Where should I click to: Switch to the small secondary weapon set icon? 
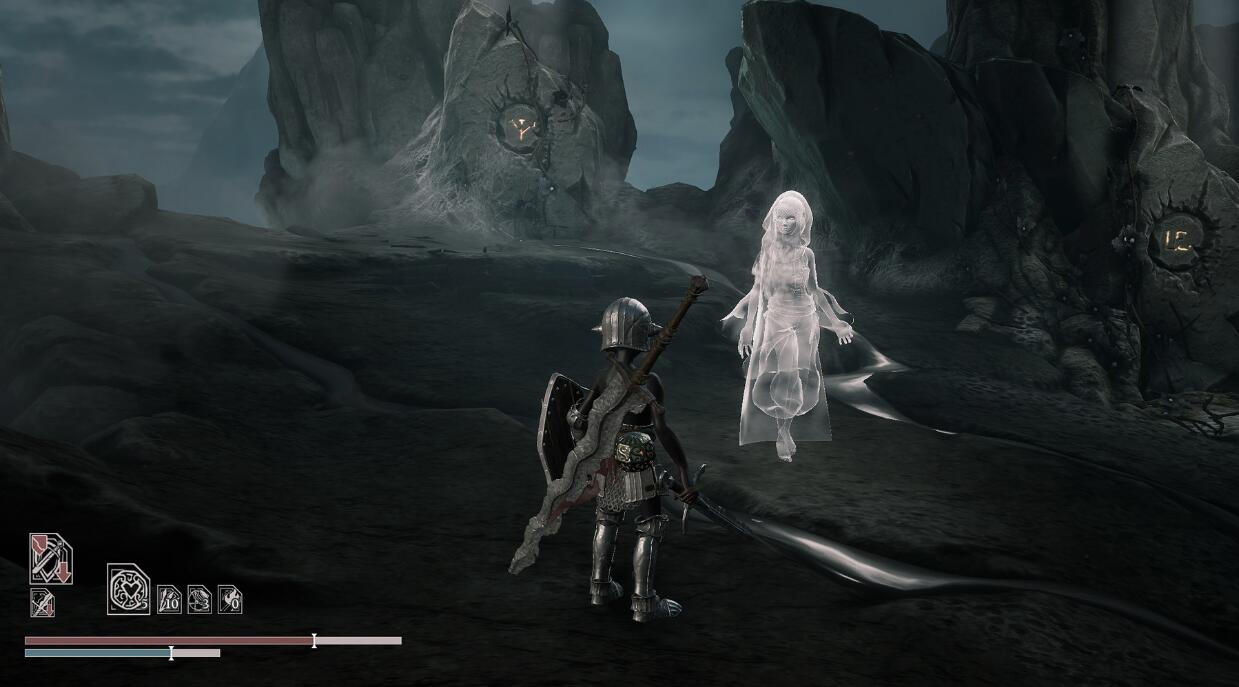[42, 603]
